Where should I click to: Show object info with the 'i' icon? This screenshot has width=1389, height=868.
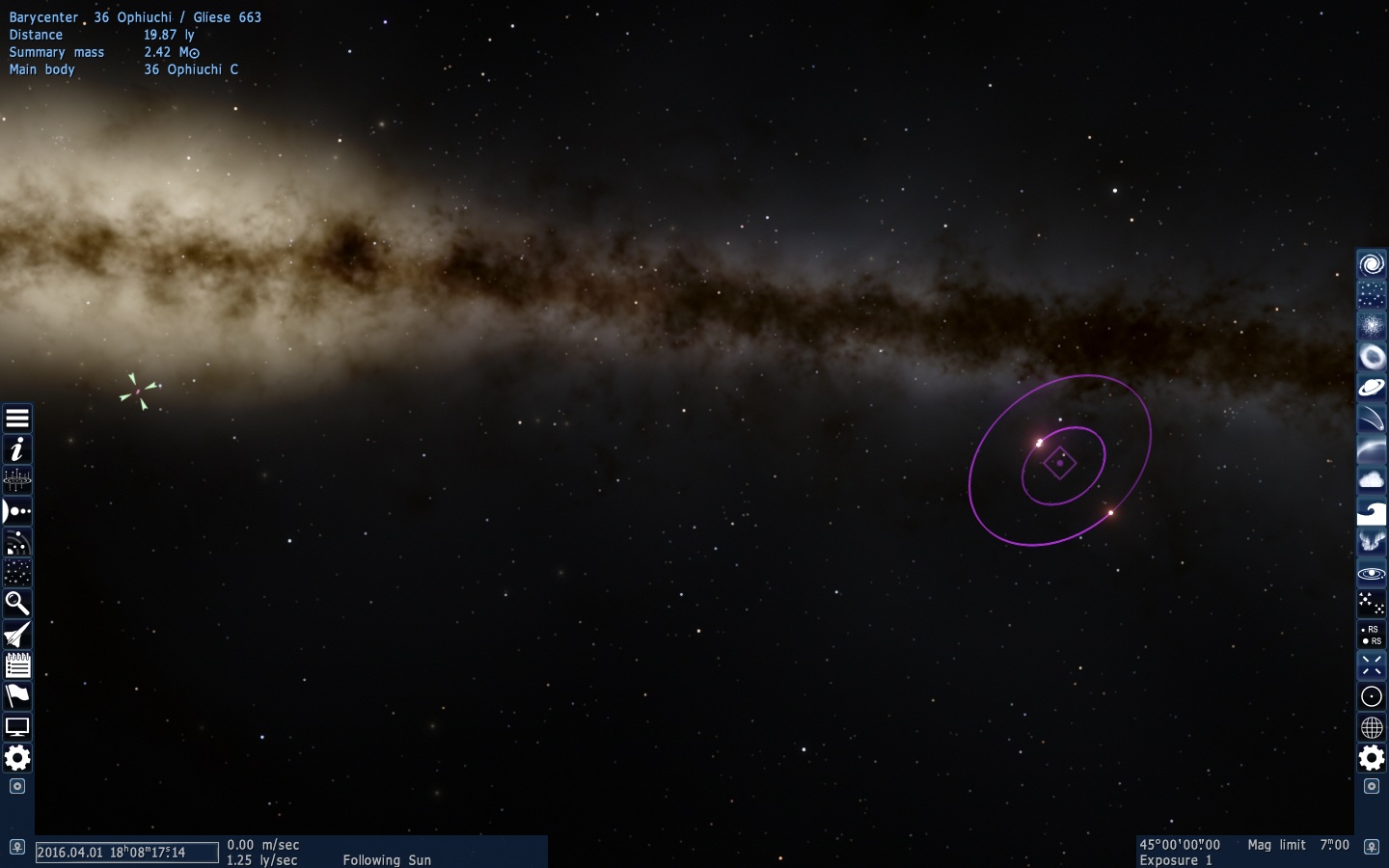(x=17, y=449)
